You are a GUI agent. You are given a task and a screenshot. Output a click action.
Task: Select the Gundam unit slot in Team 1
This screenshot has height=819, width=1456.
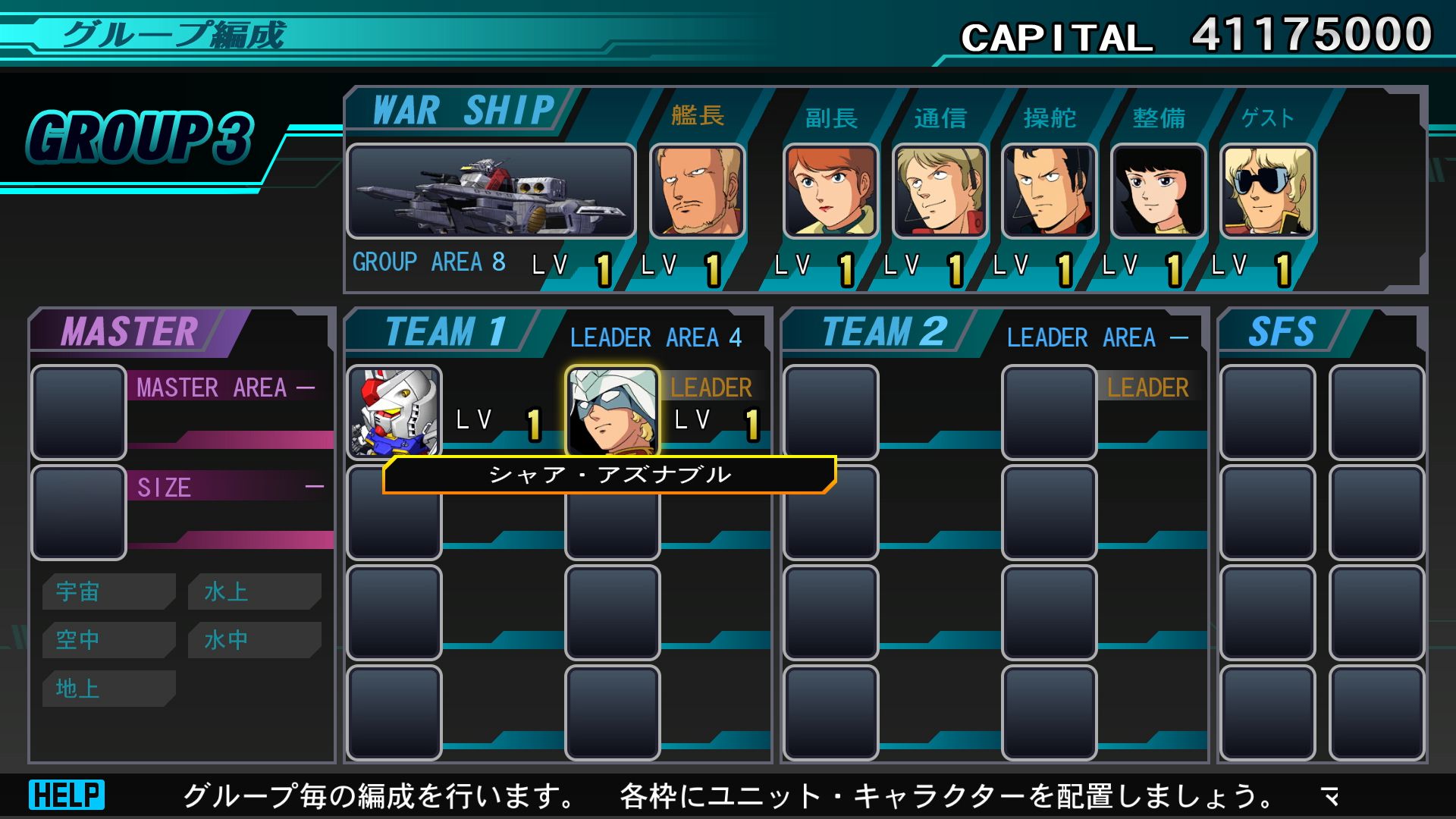pyautogui.click(x=394, y=412)
